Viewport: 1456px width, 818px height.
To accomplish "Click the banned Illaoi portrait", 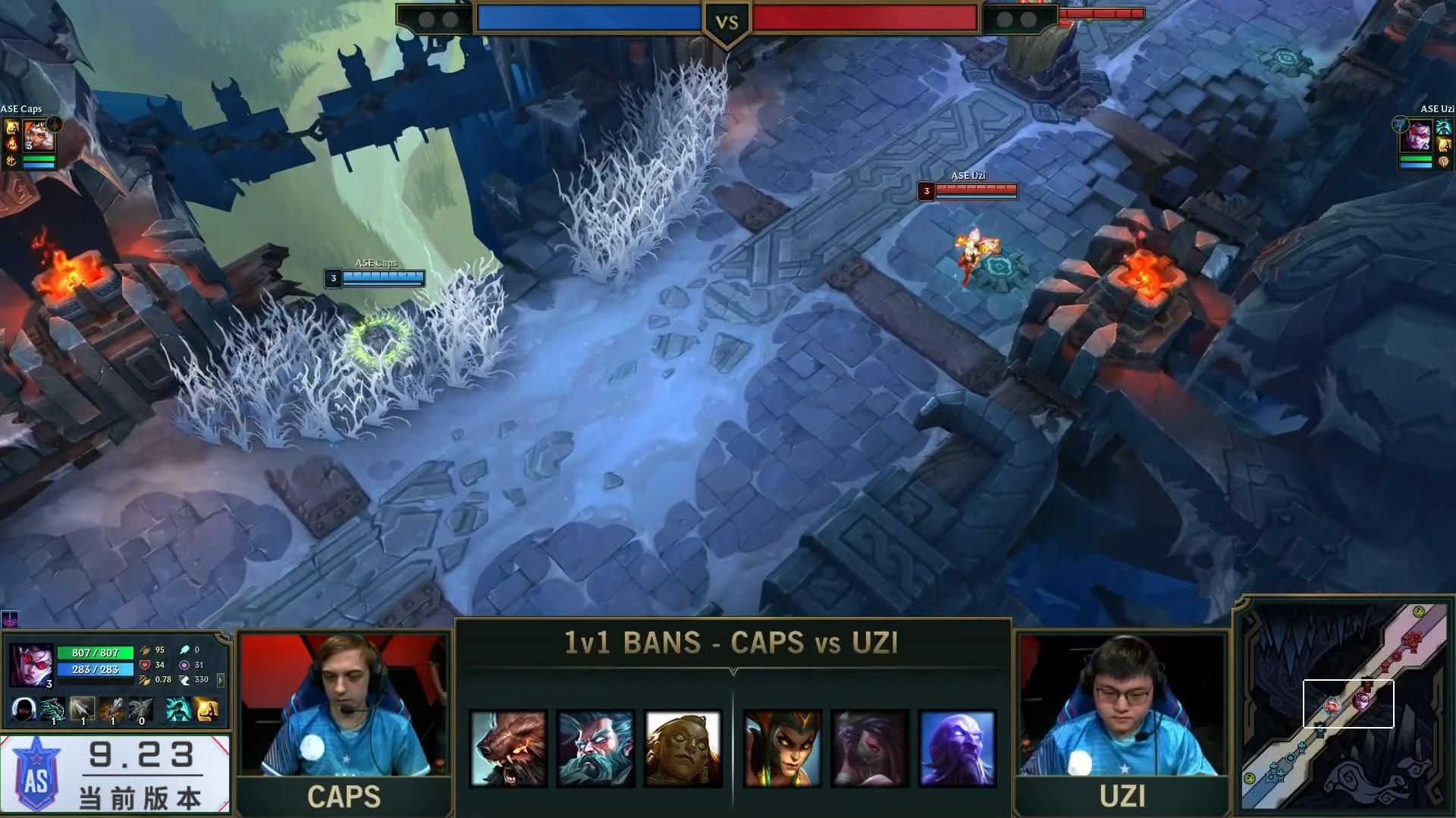I will click(x=682, y=748).
